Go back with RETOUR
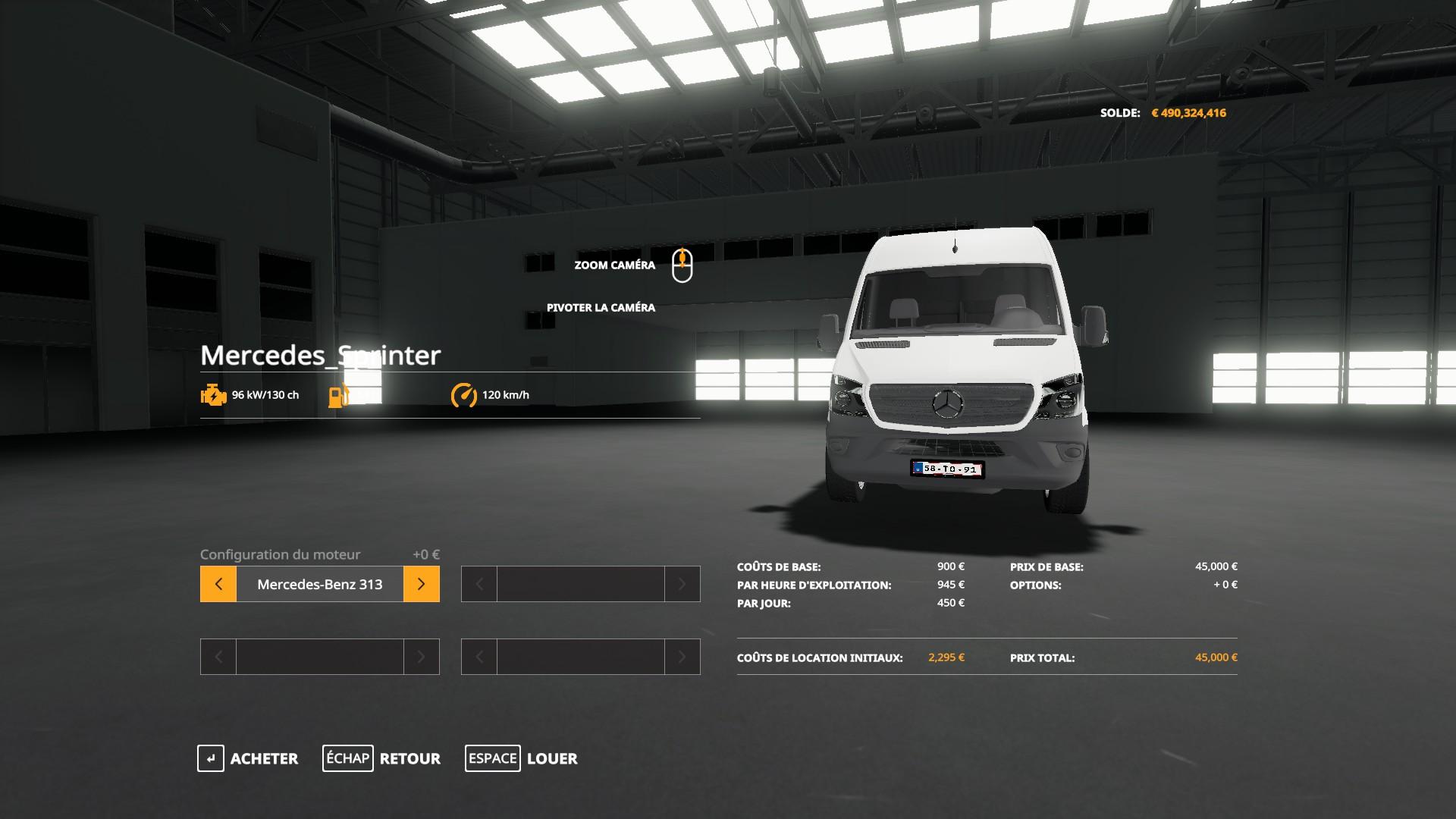This screenshot has height=819, width=1456. tap(381, 758)
